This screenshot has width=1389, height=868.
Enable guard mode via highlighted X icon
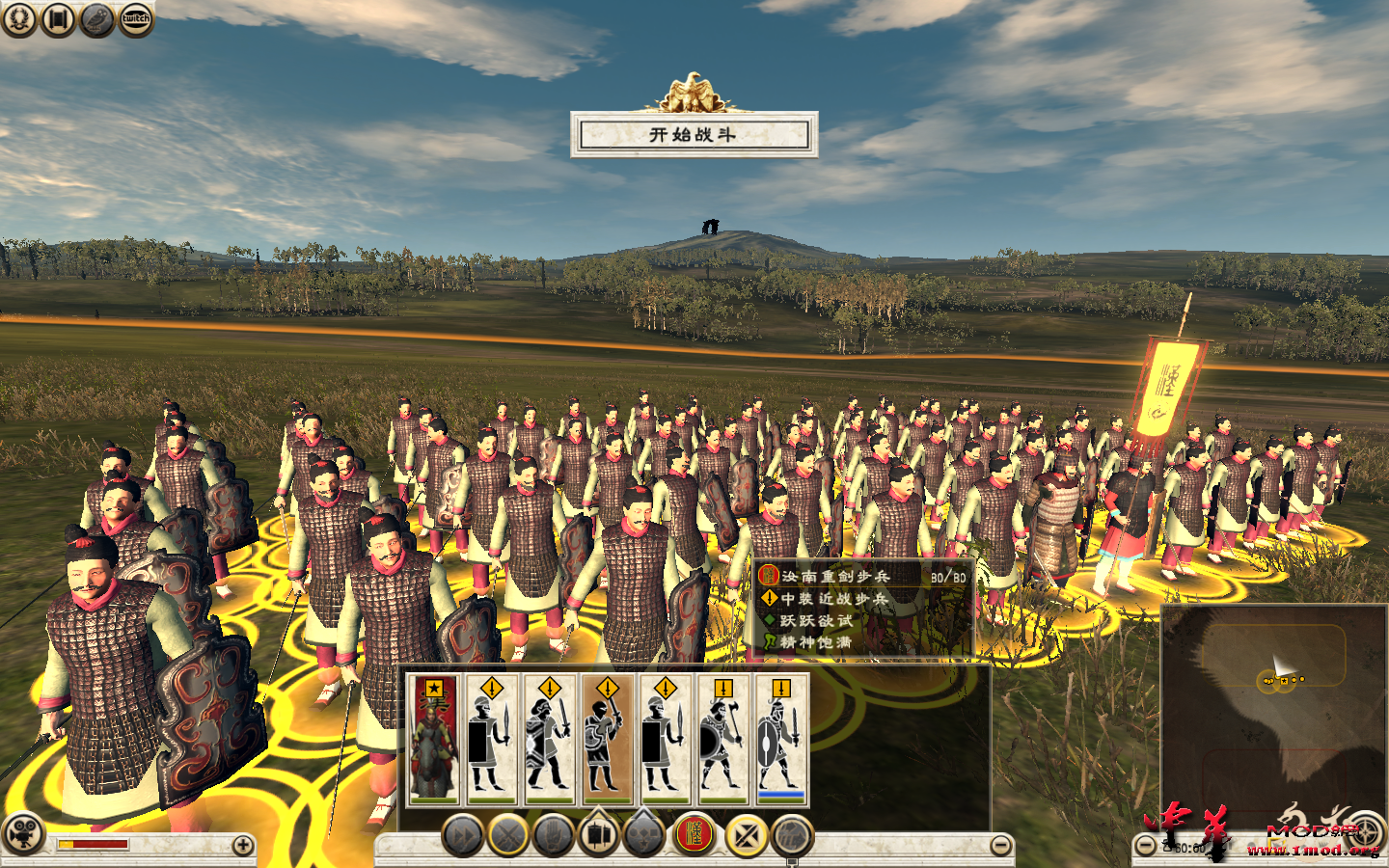741,833
